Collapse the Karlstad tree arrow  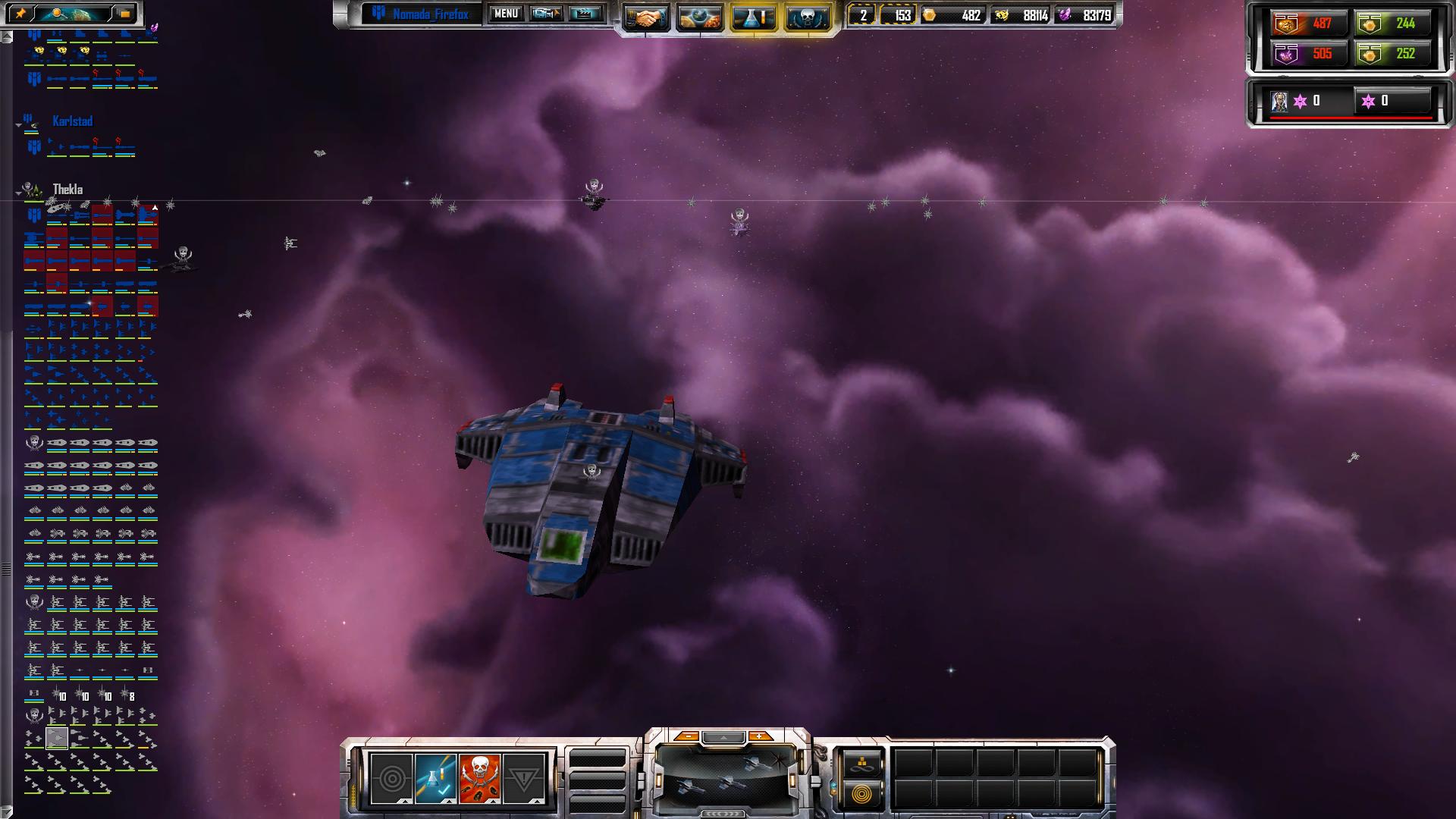click(x=19, y=124)
